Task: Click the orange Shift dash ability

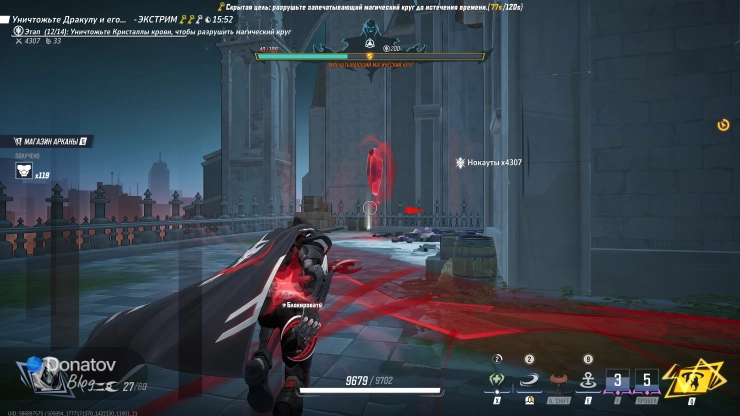Action: pyautogui.click(x=558, y=381)
